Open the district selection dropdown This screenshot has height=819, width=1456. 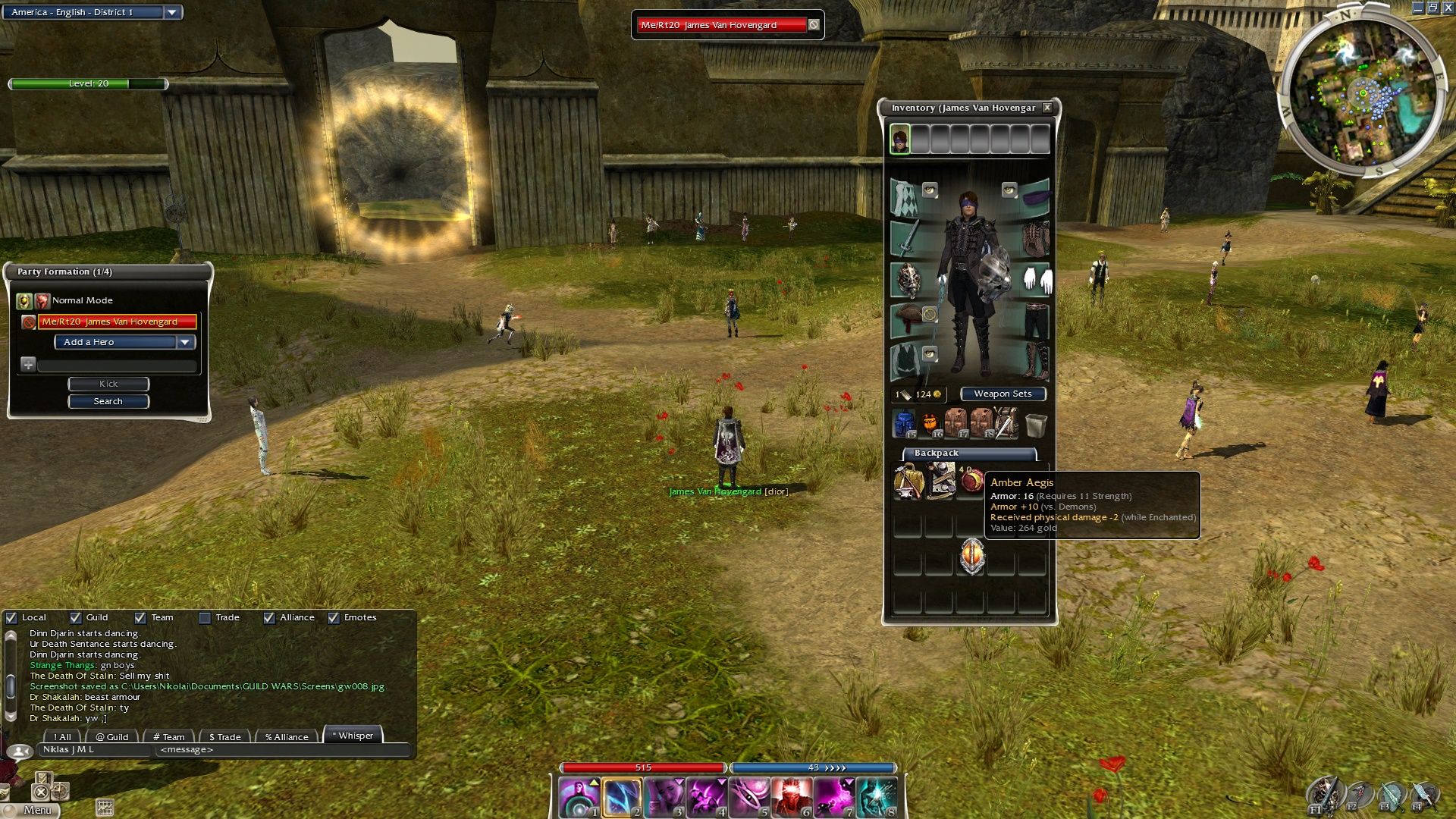point(172,12)
